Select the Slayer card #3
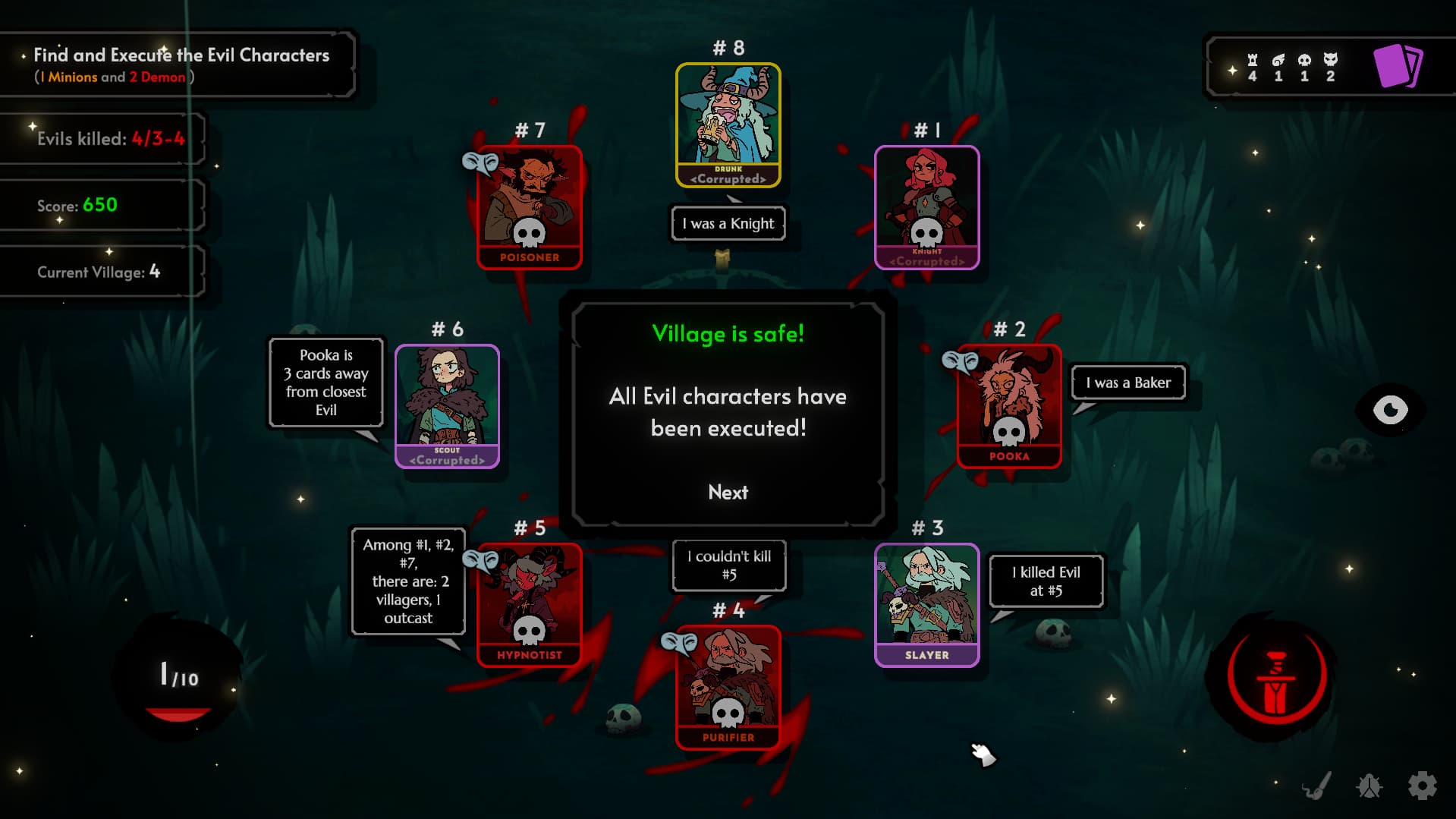1456x819 pixels. pos(926,605)
